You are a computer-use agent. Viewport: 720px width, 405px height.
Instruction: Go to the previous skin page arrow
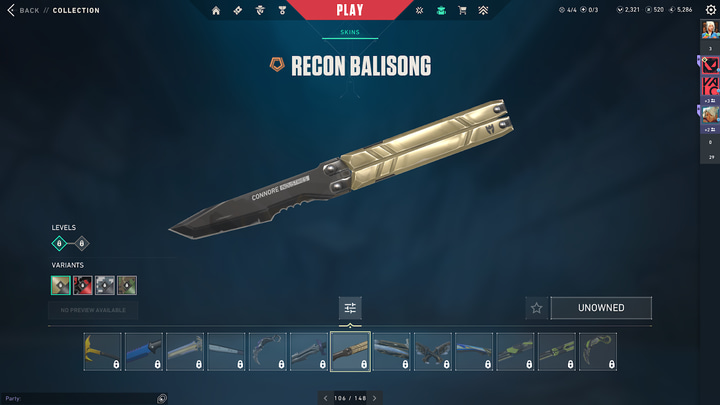(x=325, y=398)
